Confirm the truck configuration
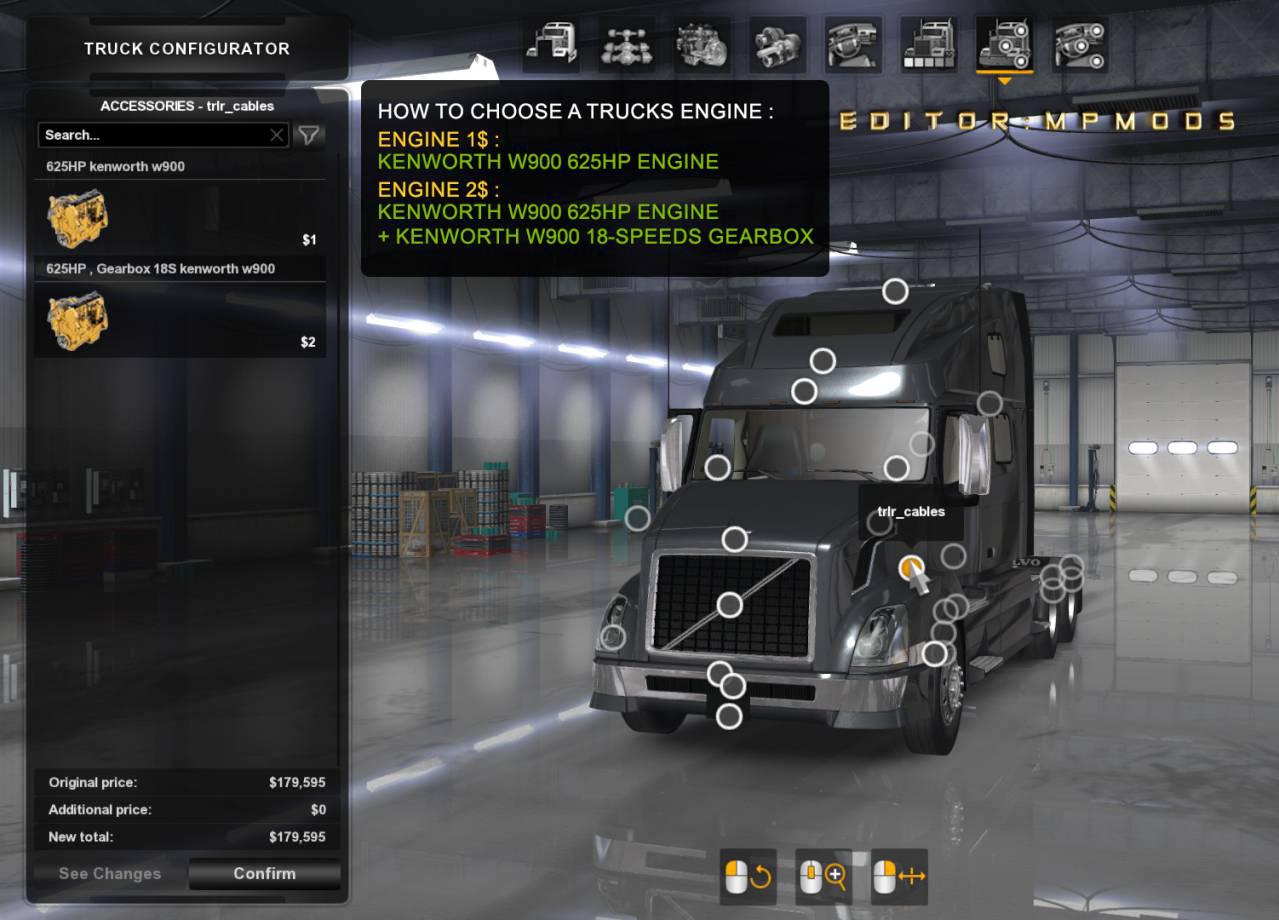The width and height of the screenshot is (1279, 920). point(264,873)
